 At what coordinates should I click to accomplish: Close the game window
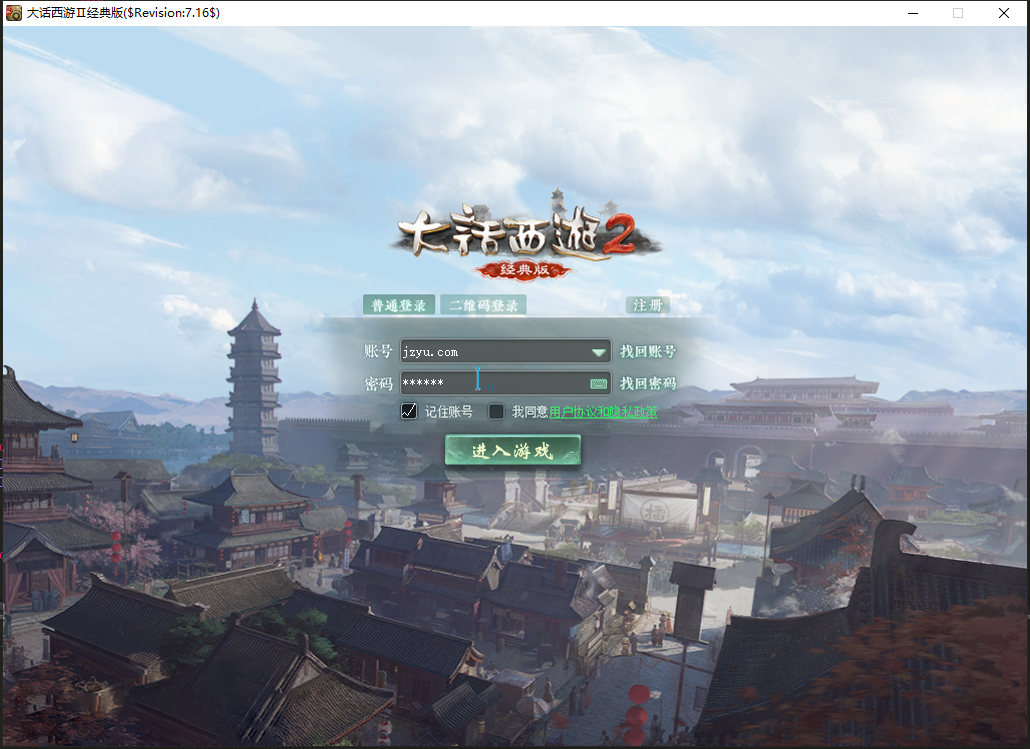(x=1004, y=13)
